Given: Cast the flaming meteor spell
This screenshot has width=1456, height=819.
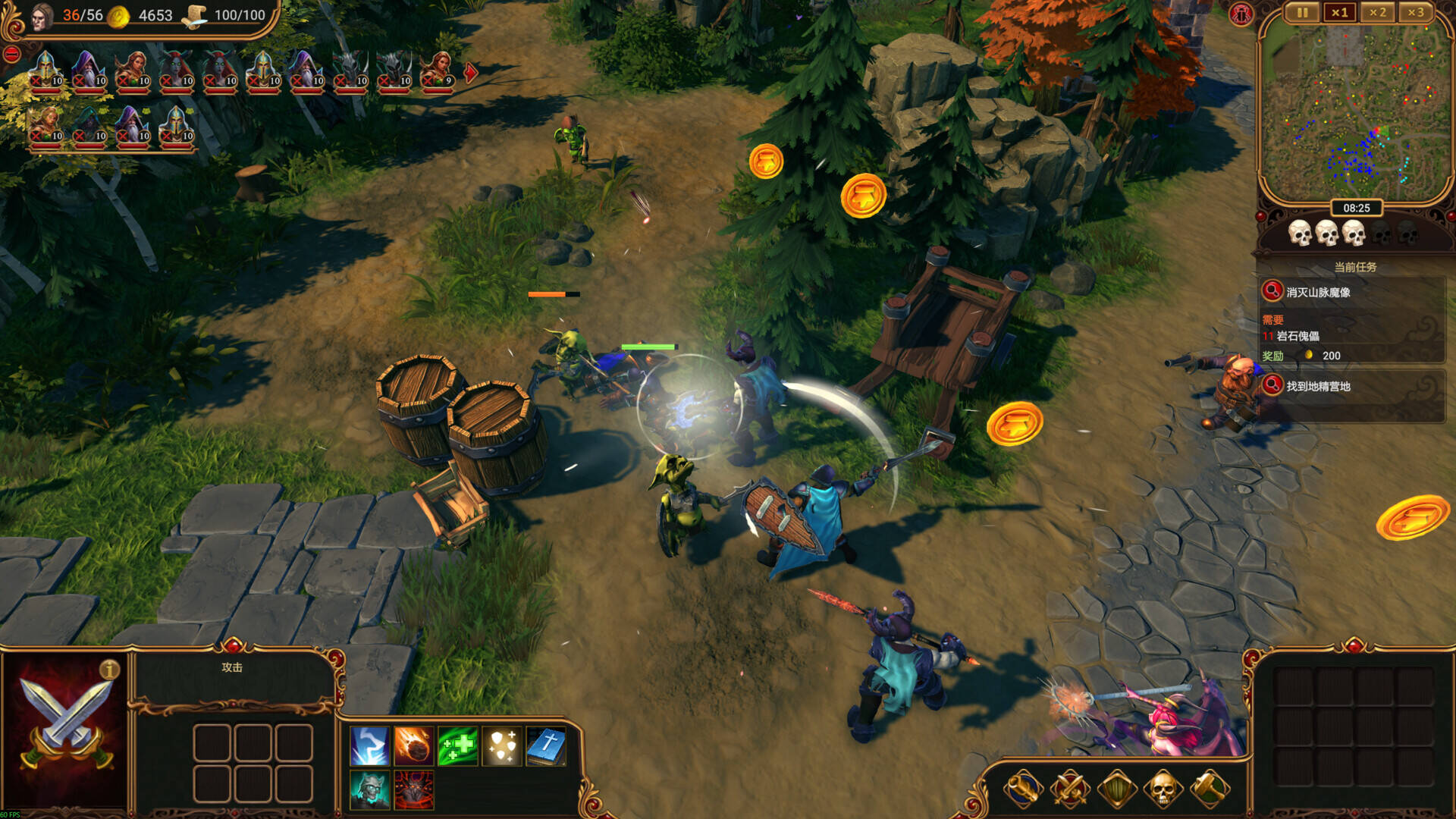Looking at the screenshot, I should [x=413, y=746].
